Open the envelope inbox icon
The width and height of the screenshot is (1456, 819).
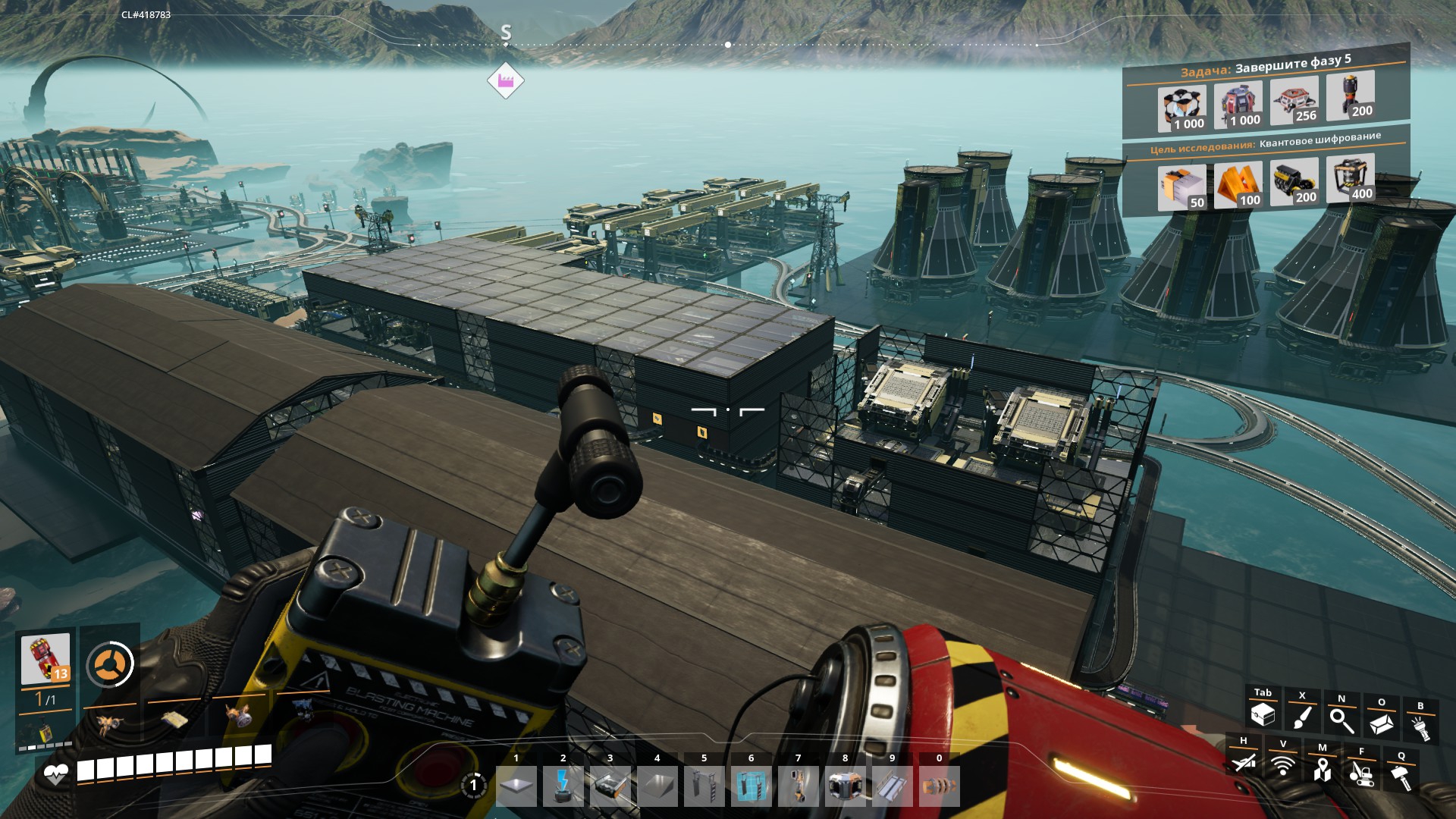pos(1381,723)
